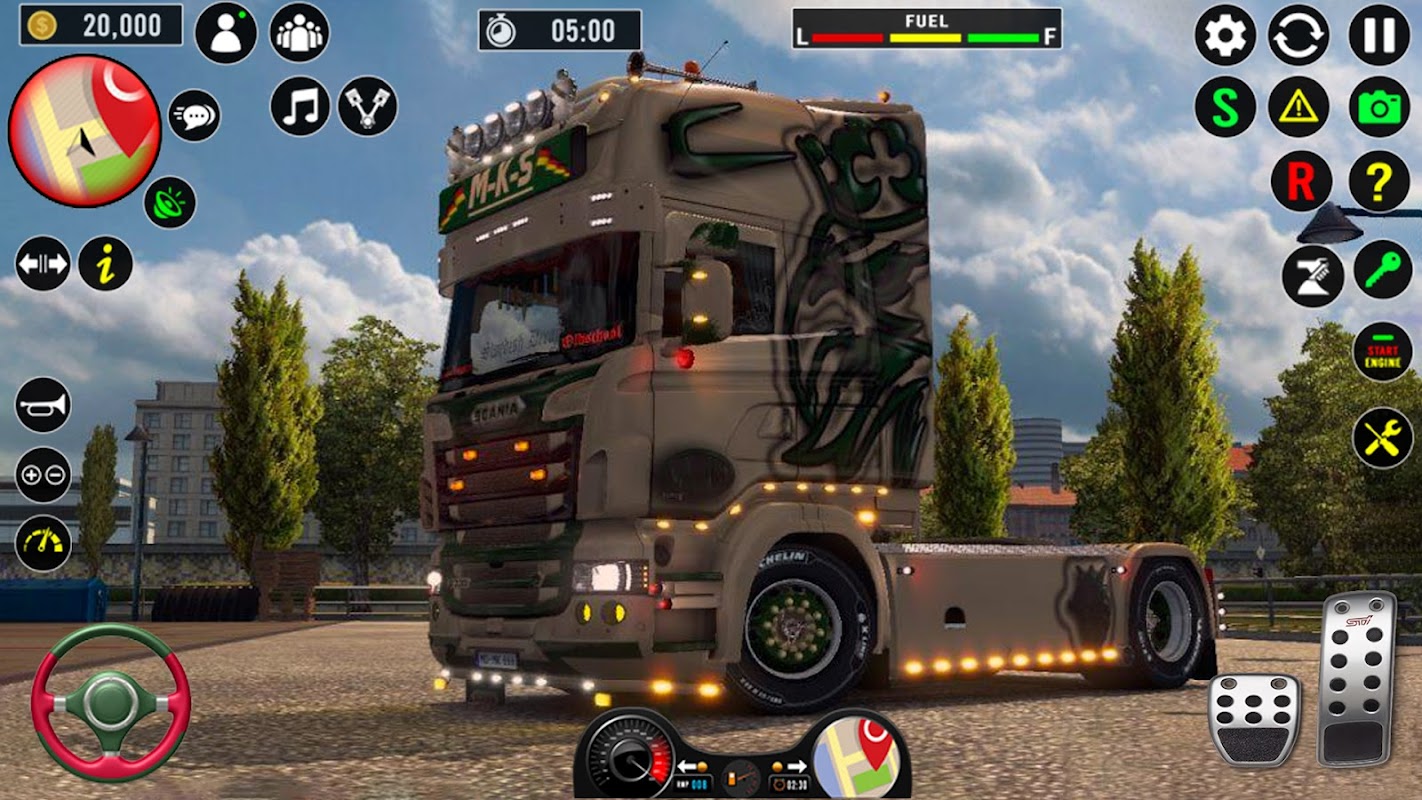Pause the game
This screenshot has height=800, width=1422.
pos(1379,35)
